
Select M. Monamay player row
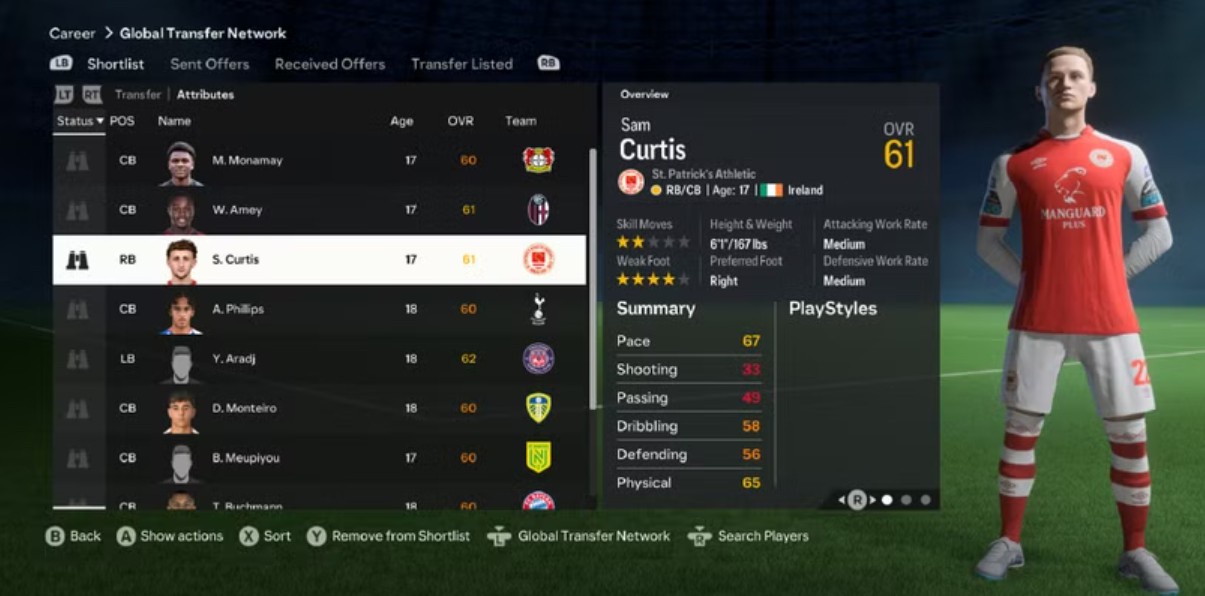click(x=319, y=160)
